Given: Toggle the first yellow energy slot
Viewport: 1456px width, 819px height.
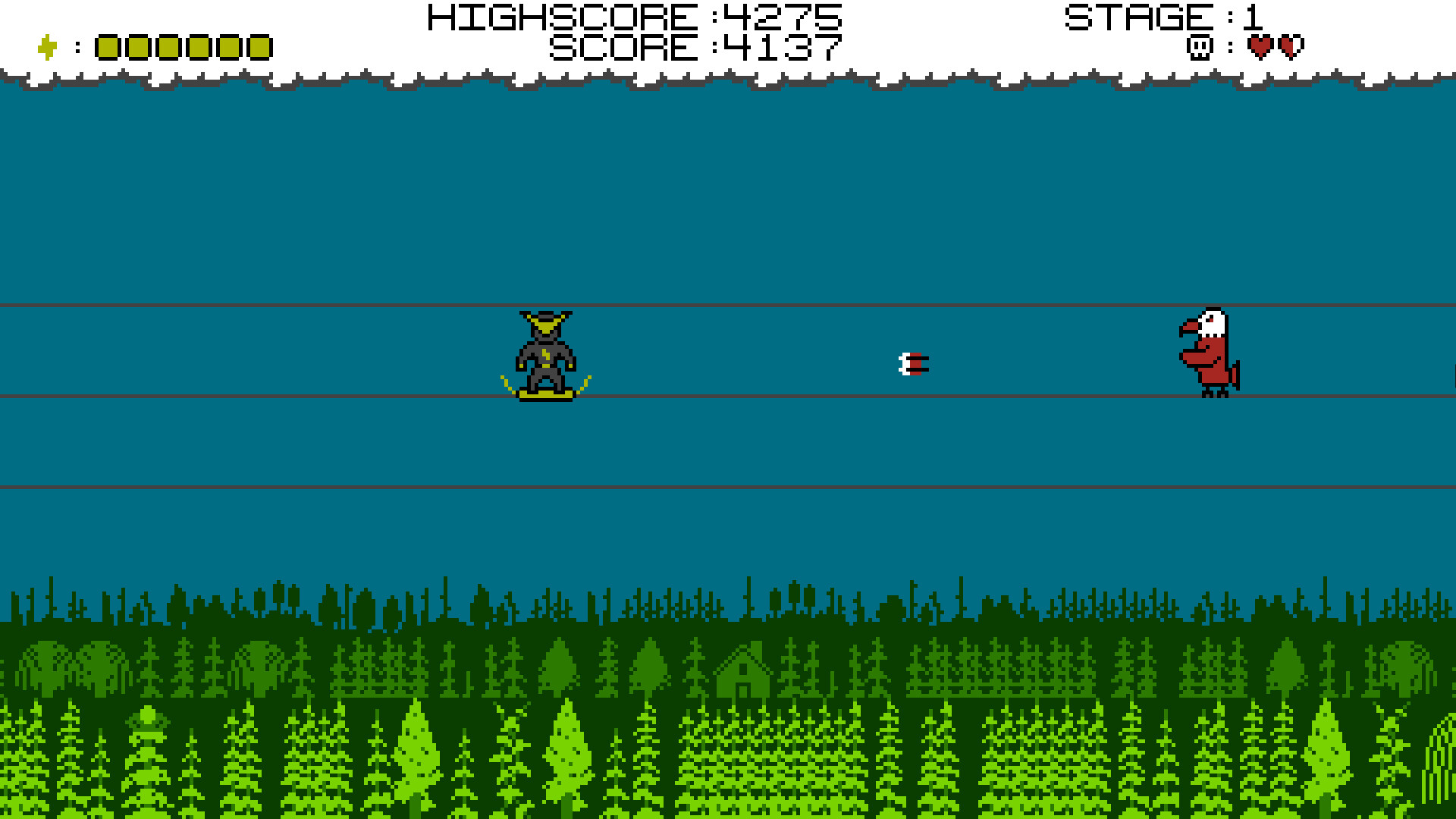Looking at the screenshot, I should pyautogui.click(x=107, y=47).
